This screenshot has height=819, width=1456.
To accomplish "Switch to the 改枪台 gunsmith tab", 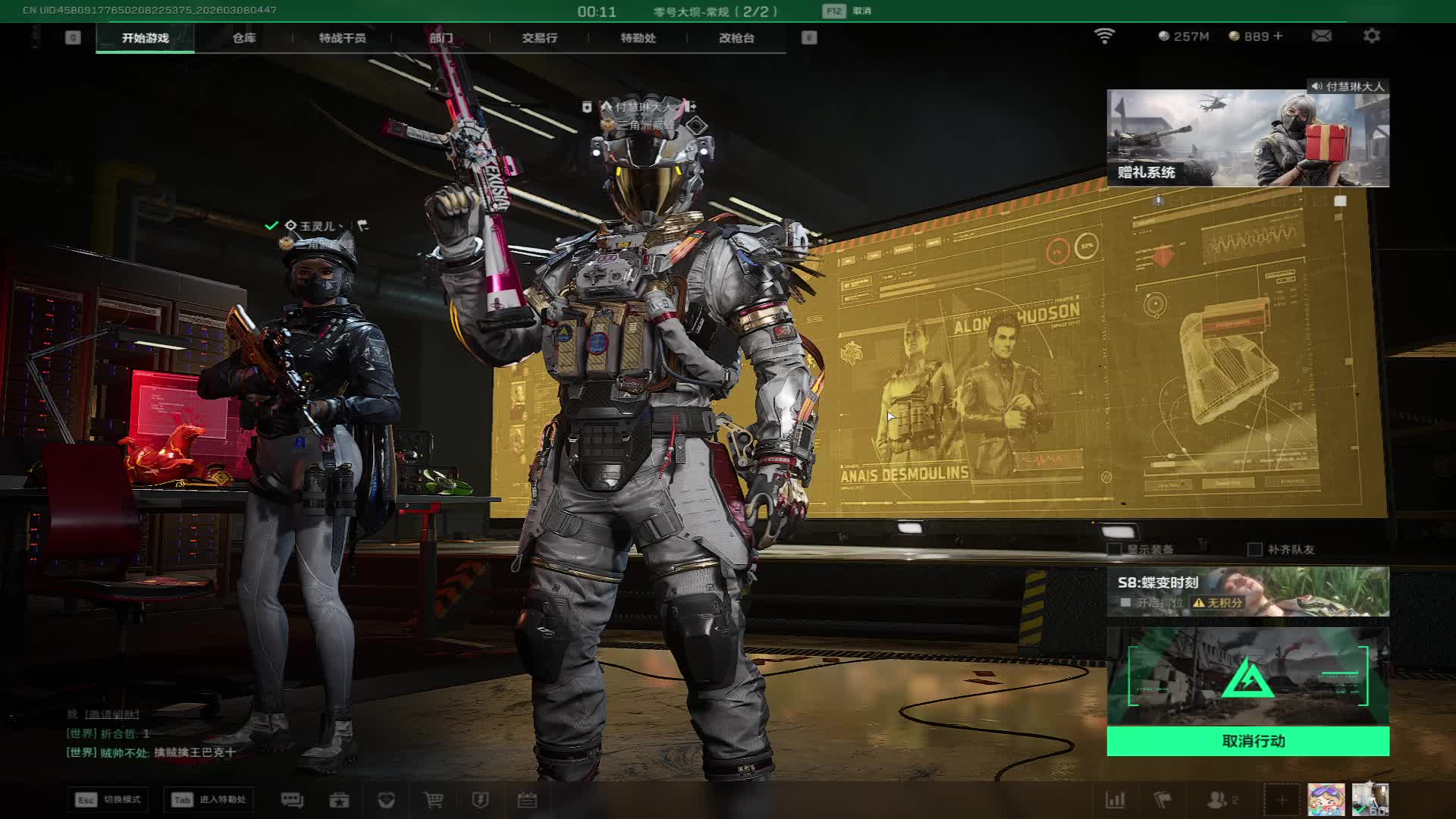I will 736,38.
